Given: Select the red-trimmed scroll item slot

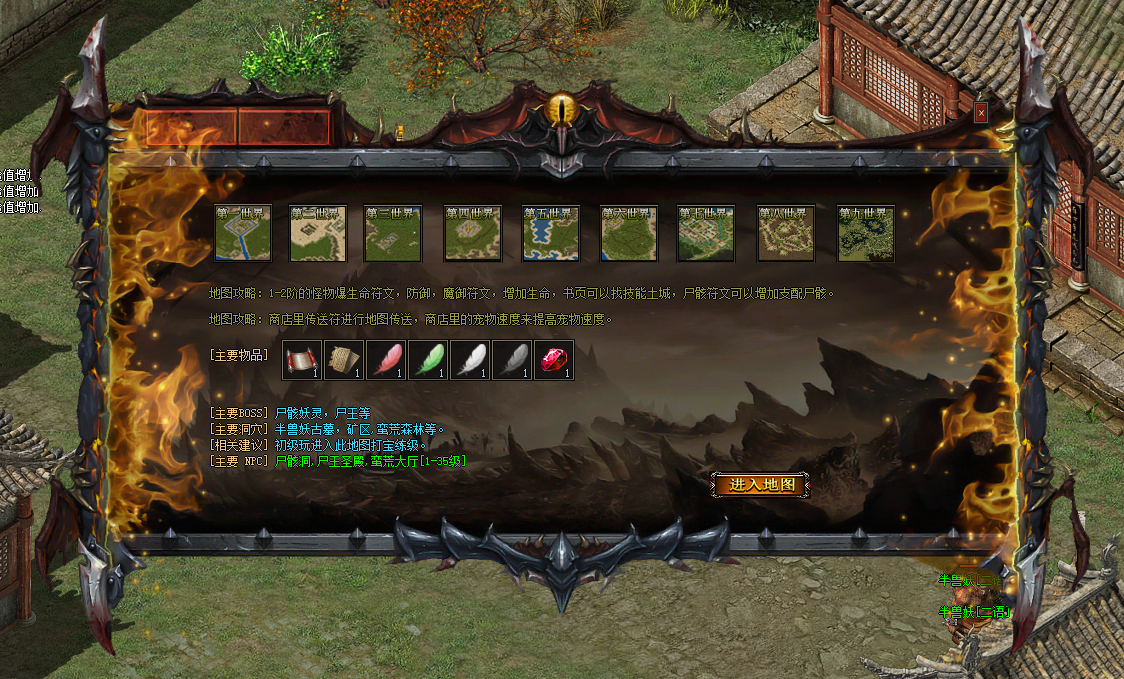Looking at the screenshot, I should [x=303, y=360].
